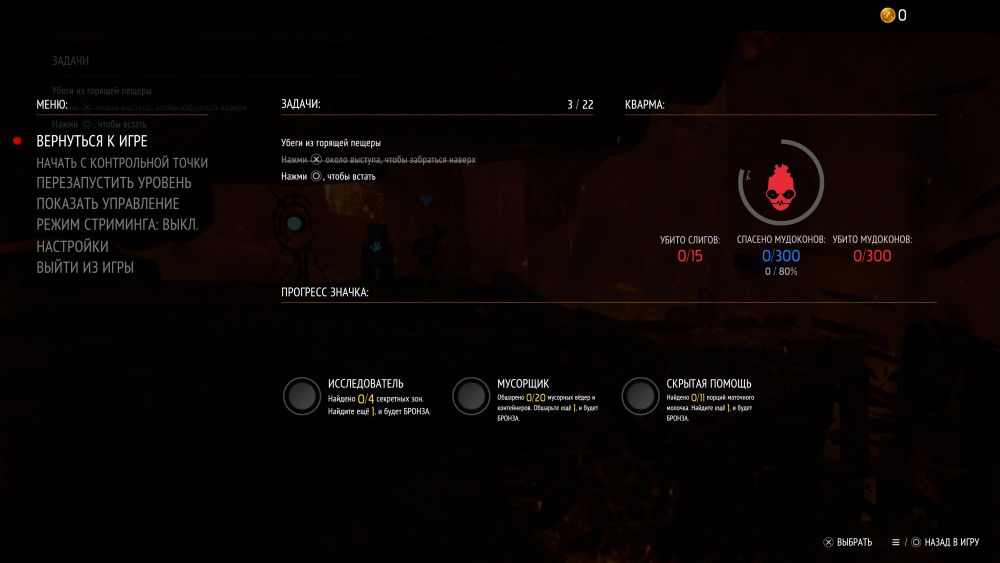
Task: Choose ВЫЙТИ ИЗ ИГРЫ
Action: 85,267
